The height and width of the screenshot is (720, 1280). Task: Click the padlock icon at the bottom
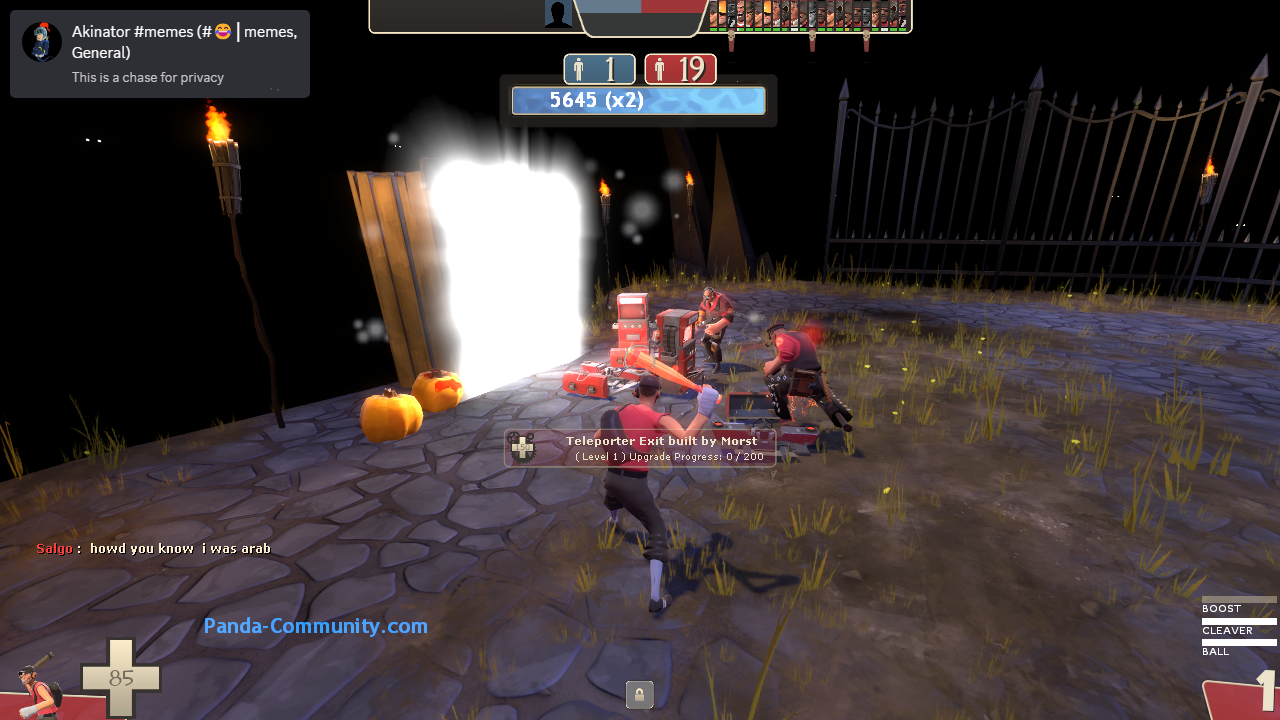(x=639, y=694)
